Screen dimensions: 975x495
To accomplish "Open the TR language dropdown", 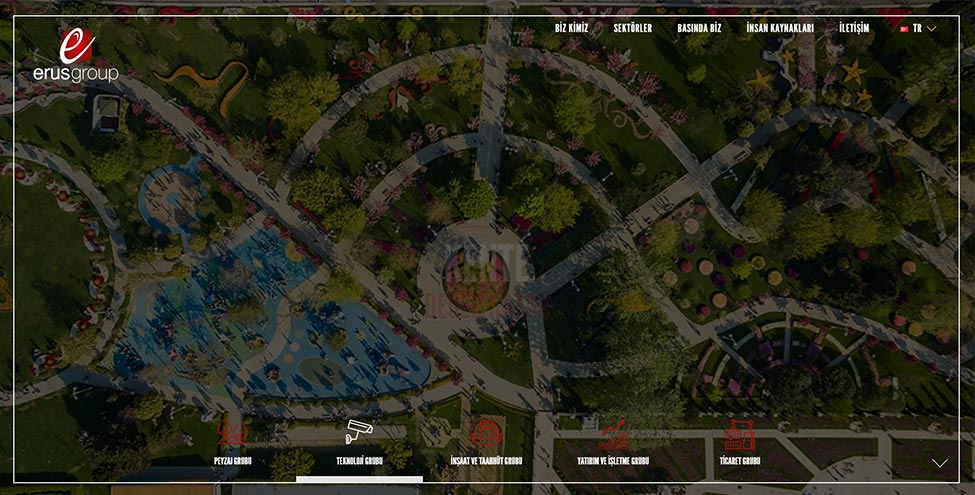I will click(918, 29).
